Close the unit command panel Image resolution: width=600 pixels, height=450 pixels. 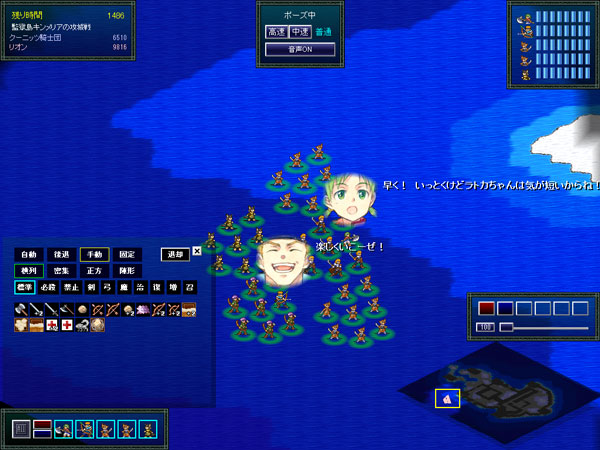197,251
